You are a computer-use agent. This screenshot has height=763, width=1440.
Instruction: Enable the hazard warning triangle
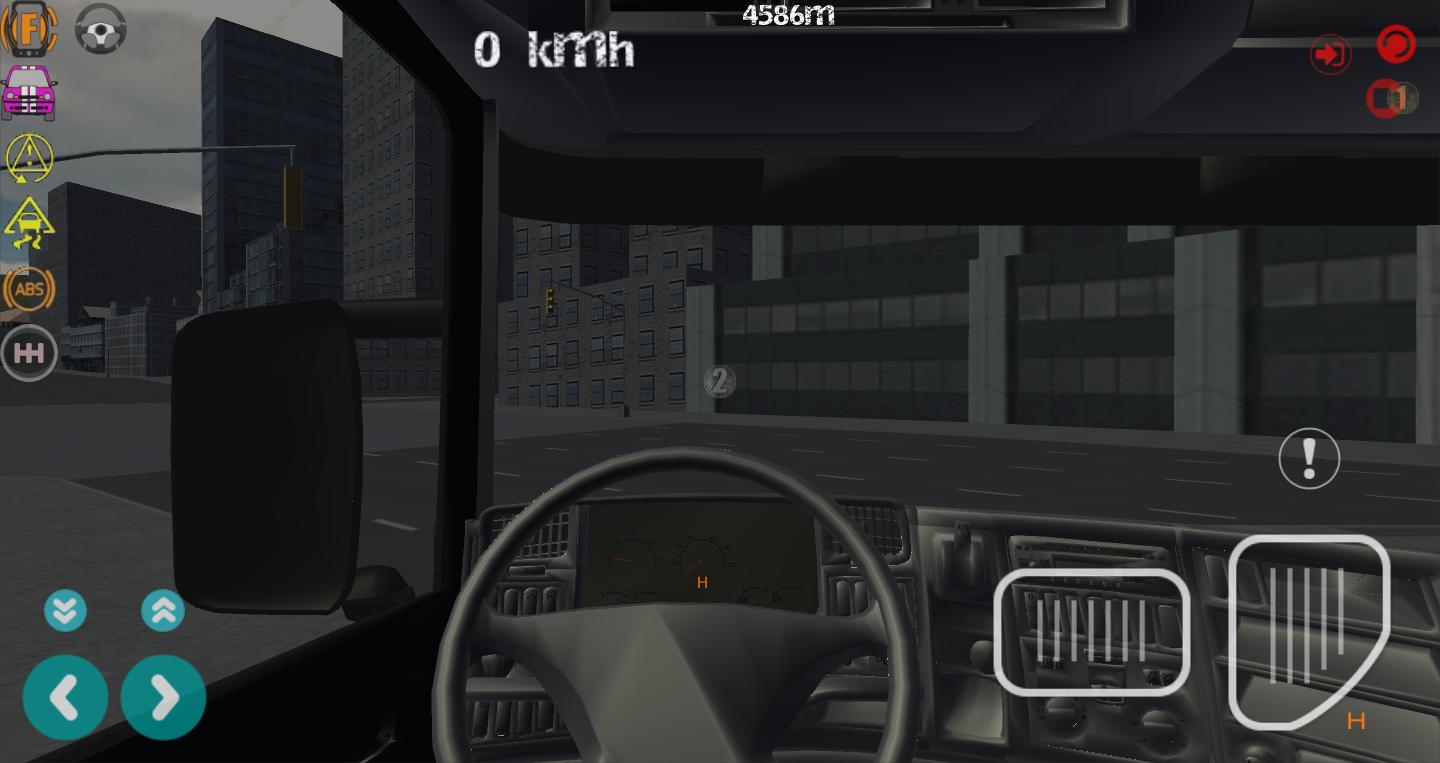tap(29, 158)
